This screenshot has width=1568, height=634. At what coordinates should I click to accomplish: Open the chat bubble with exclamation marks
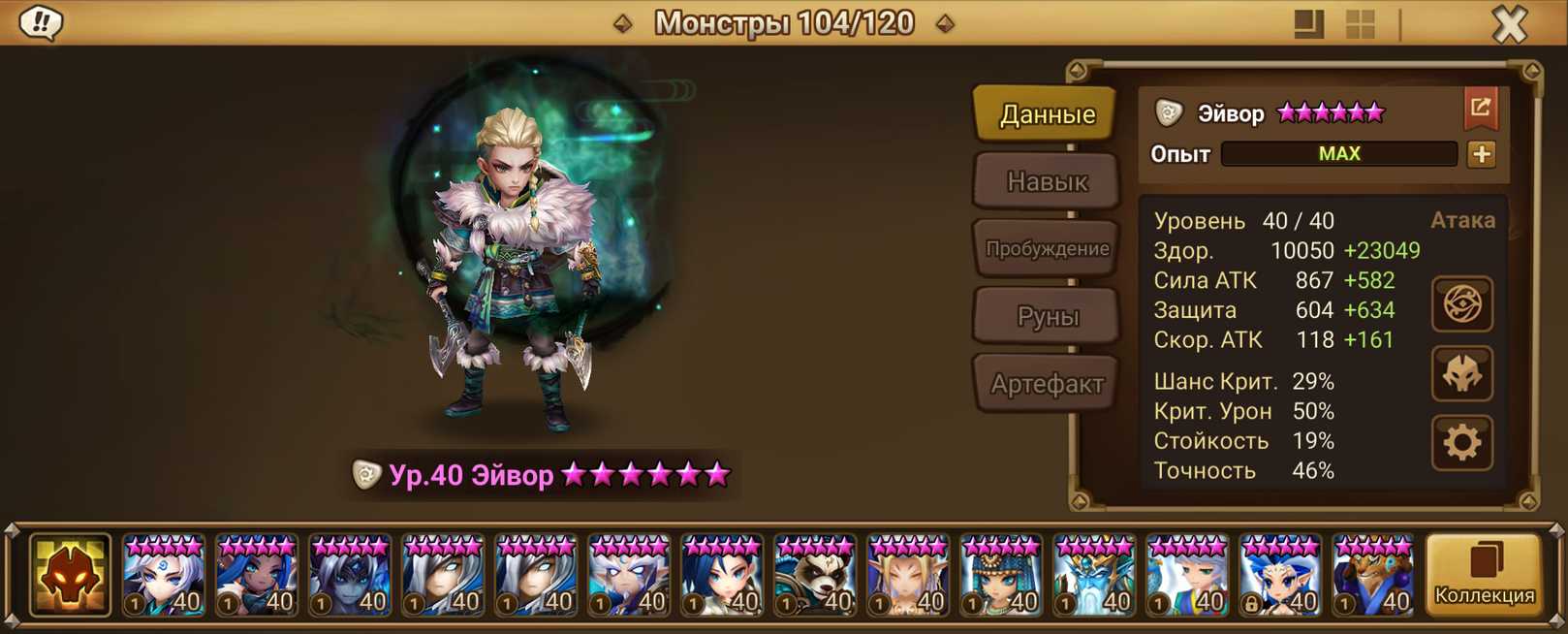[41, 22]
